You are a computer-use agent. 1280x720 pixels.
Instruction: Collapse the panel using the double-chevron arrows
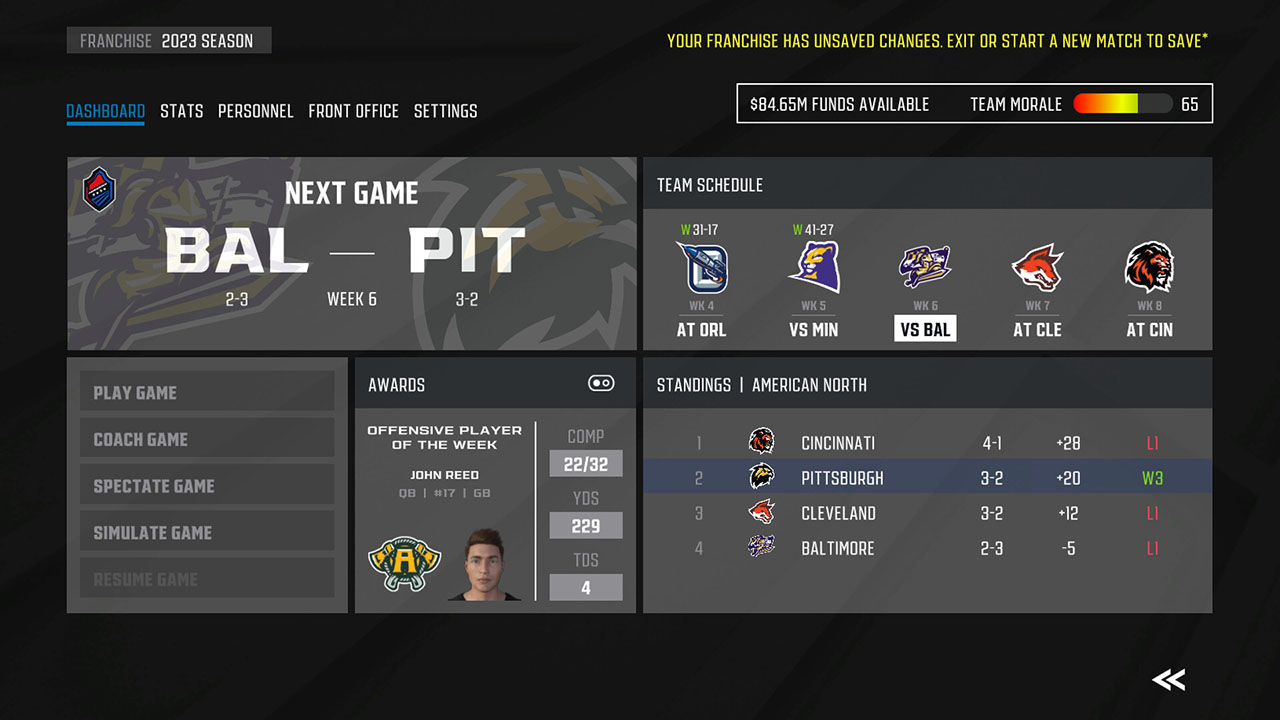point(1167,679)
